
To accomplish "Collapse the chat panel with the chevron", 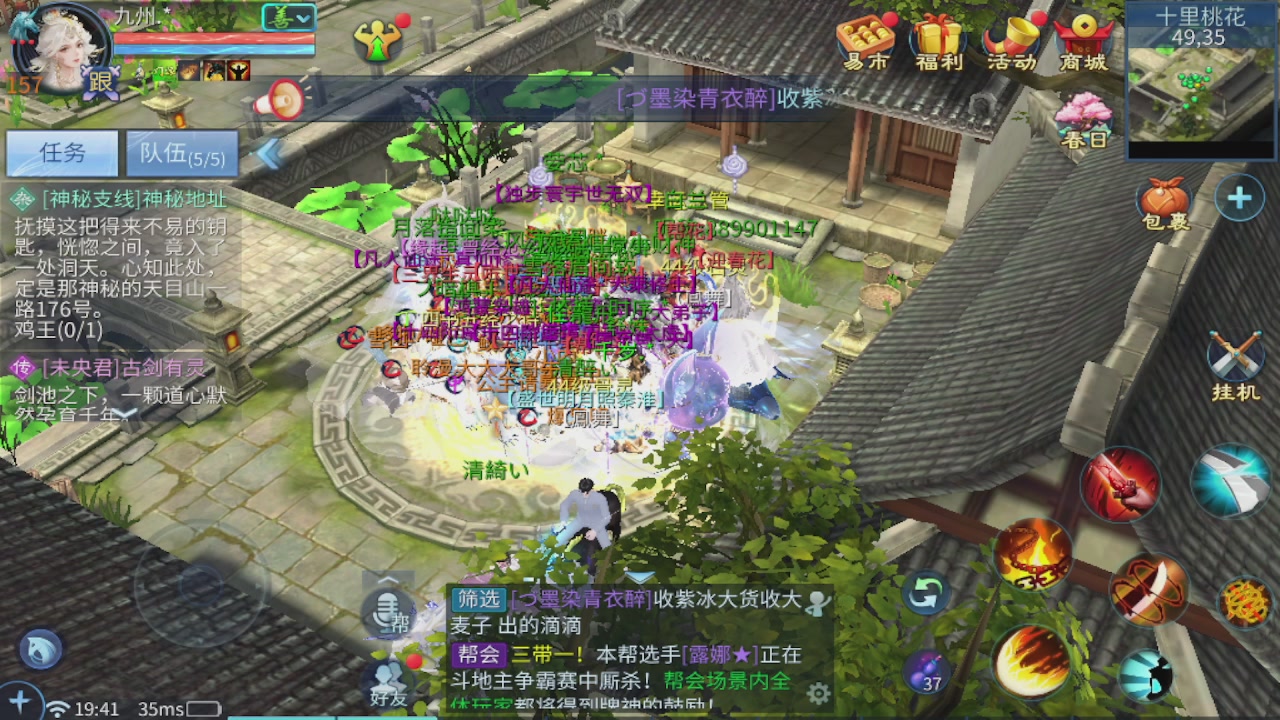I will 386,578.
